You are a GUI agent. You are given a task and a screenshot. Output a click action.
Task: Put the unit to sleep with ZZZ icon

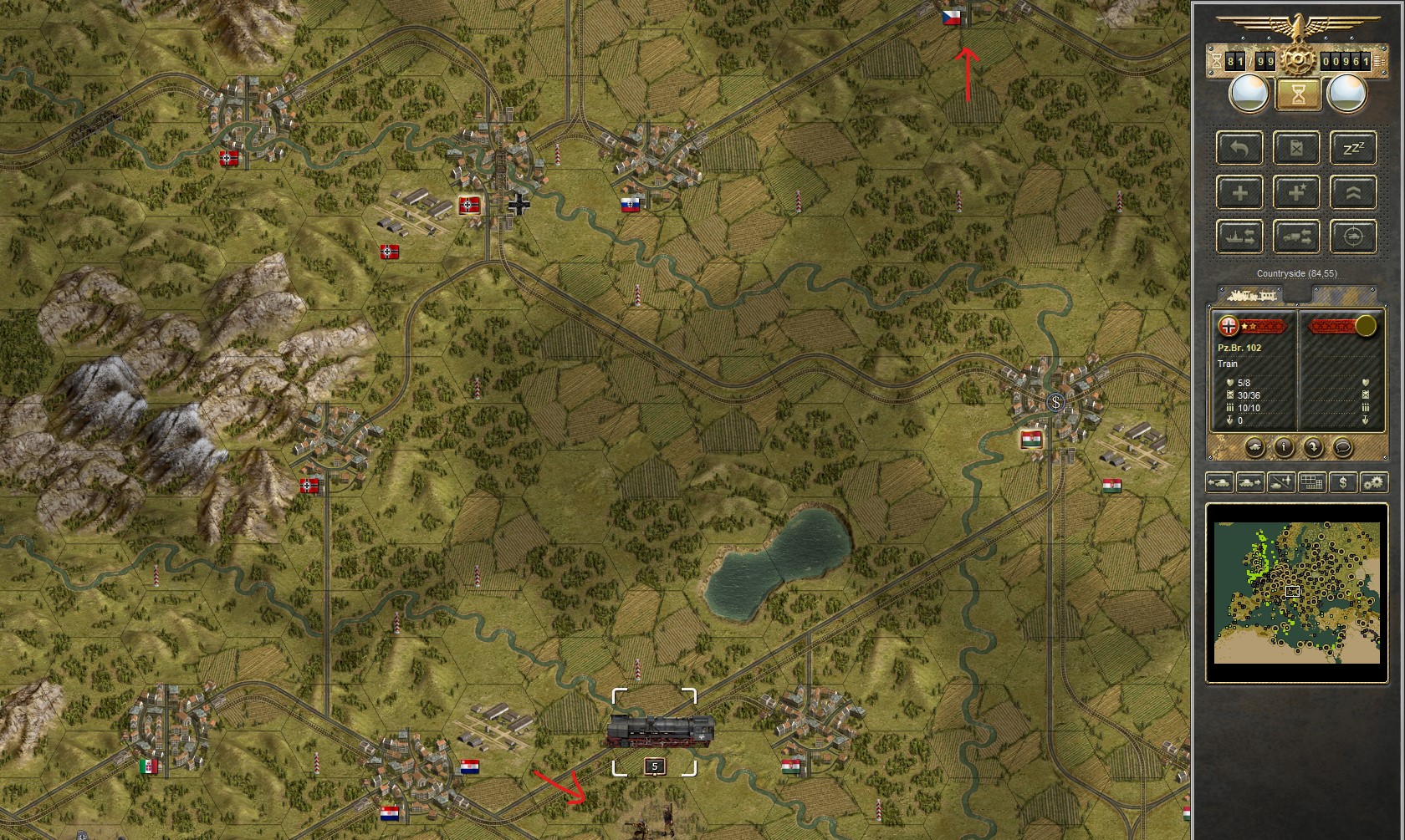tap(1352, 149)
